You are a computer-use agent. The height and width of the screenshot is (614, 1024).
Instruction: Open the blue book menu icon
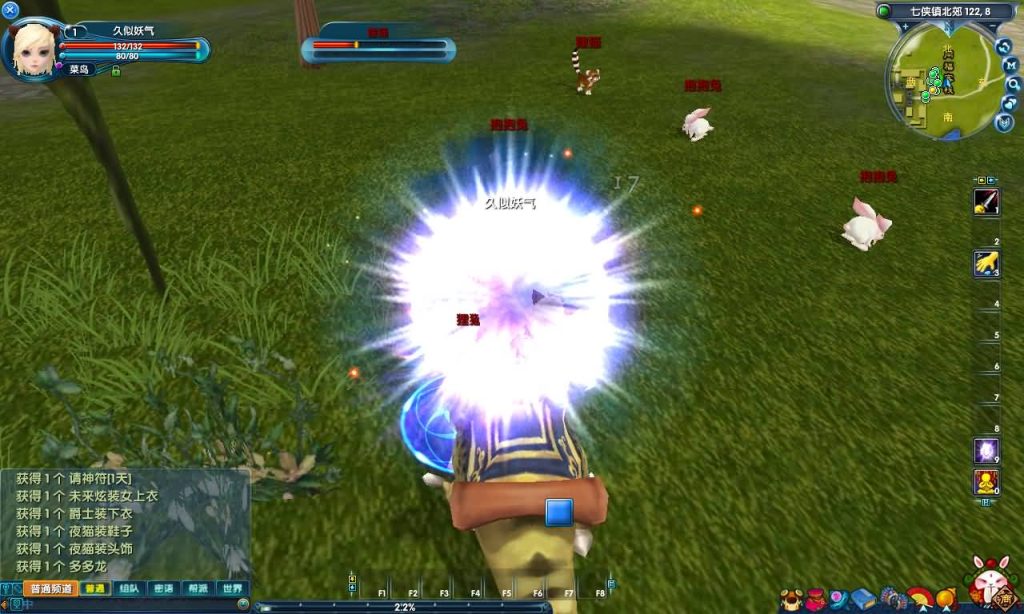[863, 599]
